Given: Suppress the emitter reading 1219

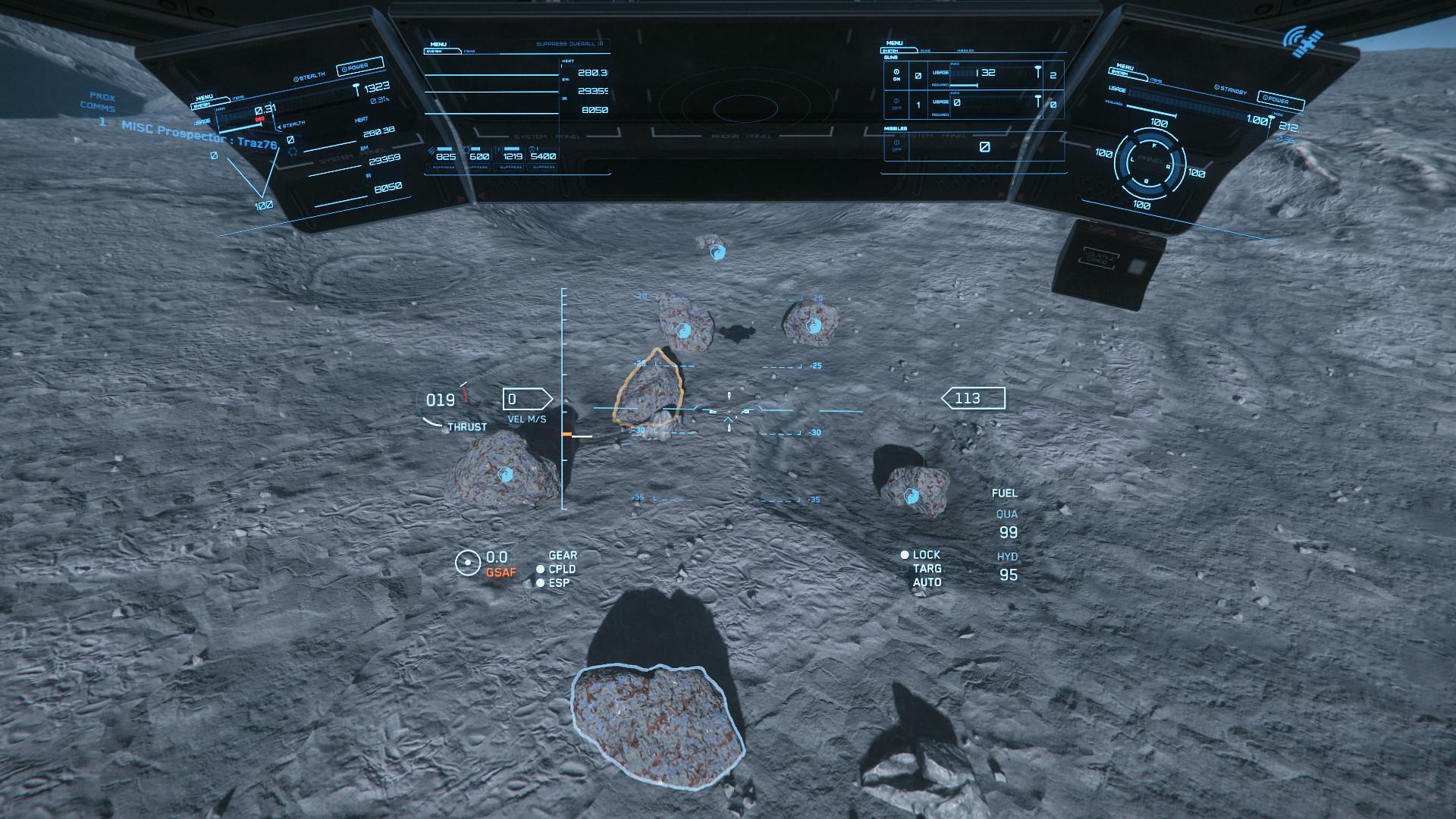Looking at the screenshot, I should [511, 167].
